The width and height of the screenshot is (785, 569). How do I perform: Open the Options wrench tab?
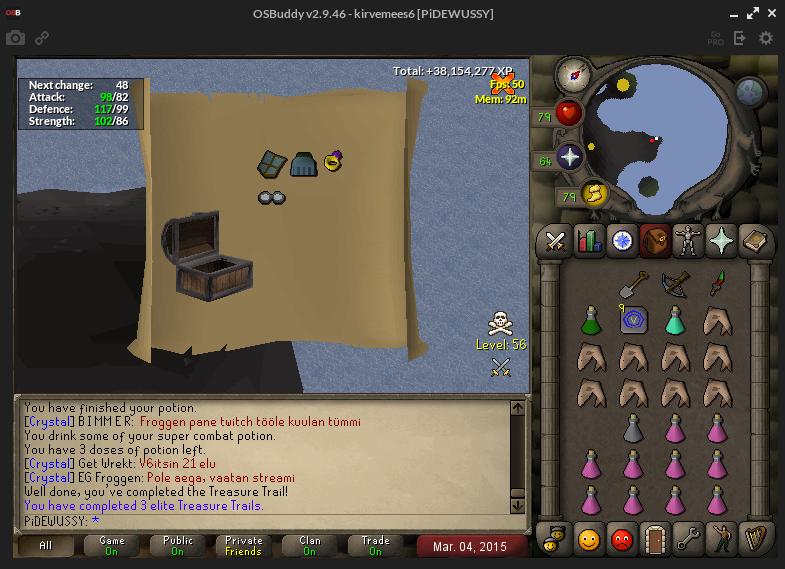(x=688, y=538)
